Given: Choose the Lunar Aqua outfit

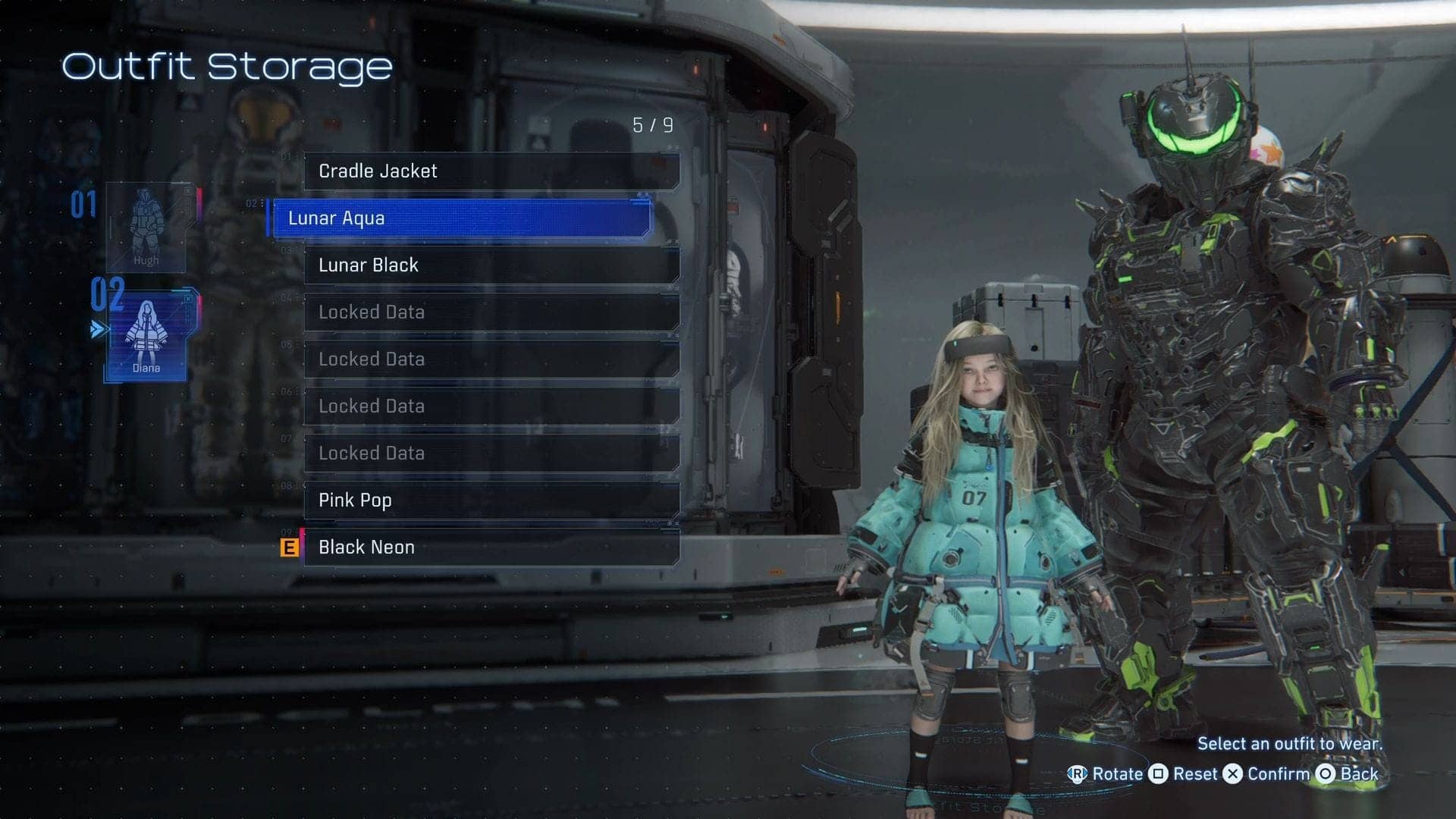Looking at the screenshot, I should pos(461,218).
